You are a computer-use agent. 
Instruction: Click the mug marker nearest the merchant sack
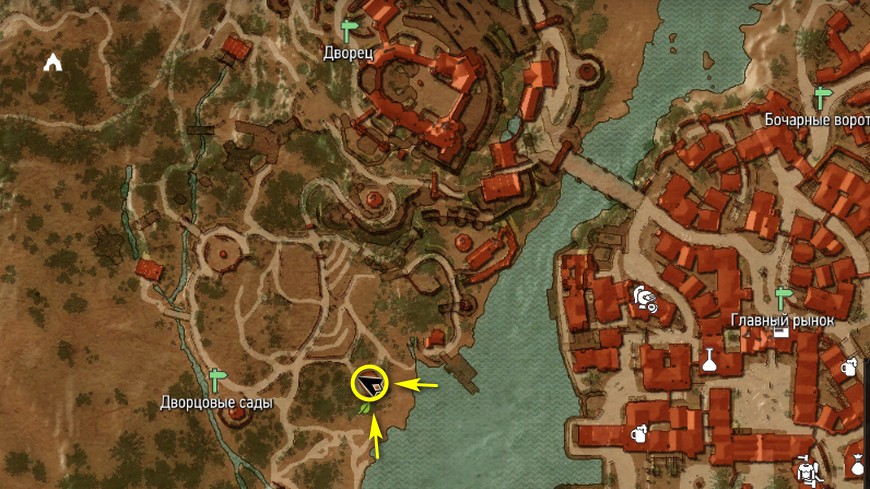[848, 366]
